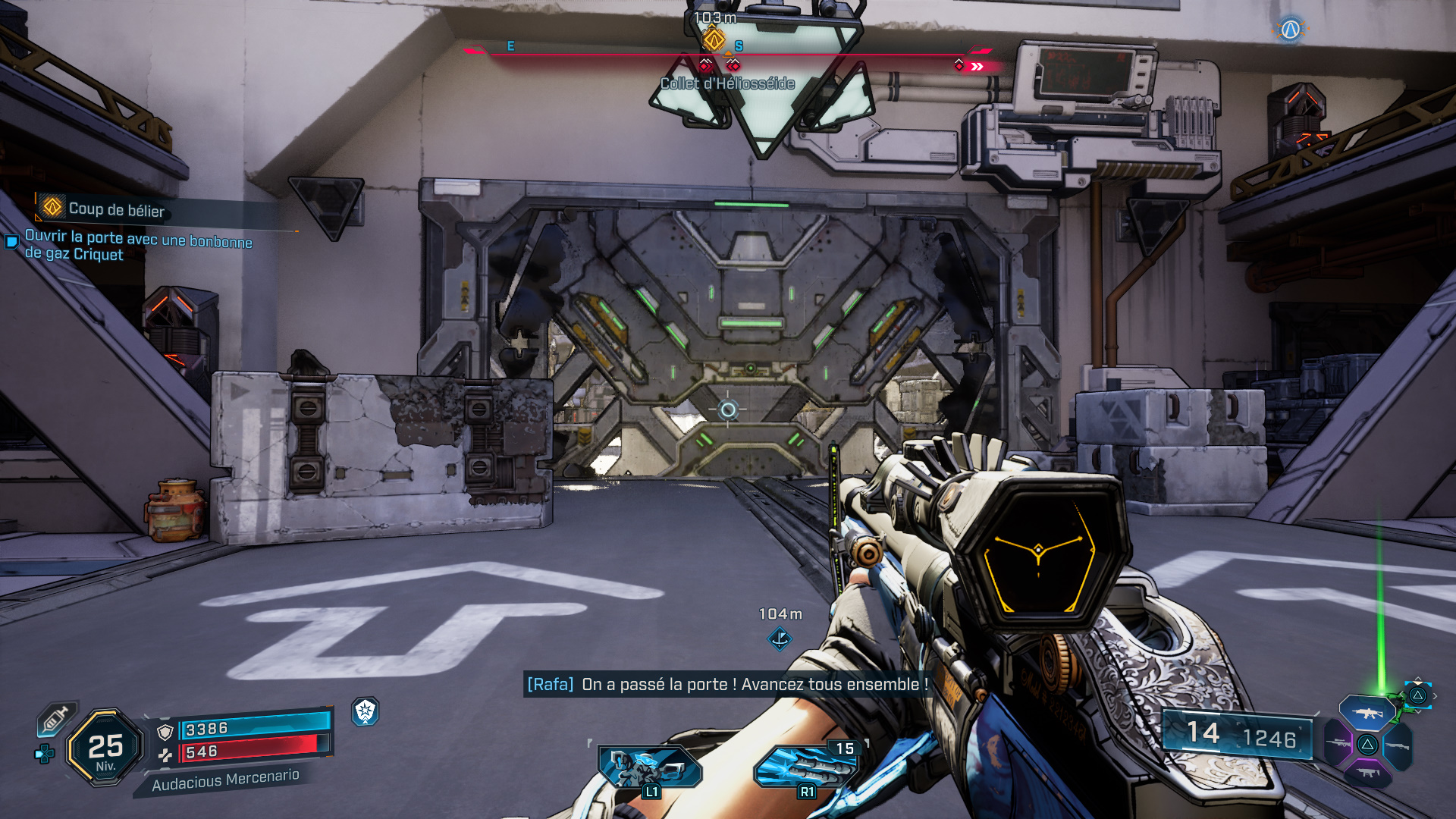Screen dimensions: 1456x819
Task: Select the top assault rifle weapon slot
Action: click(x=1367, y=713)
